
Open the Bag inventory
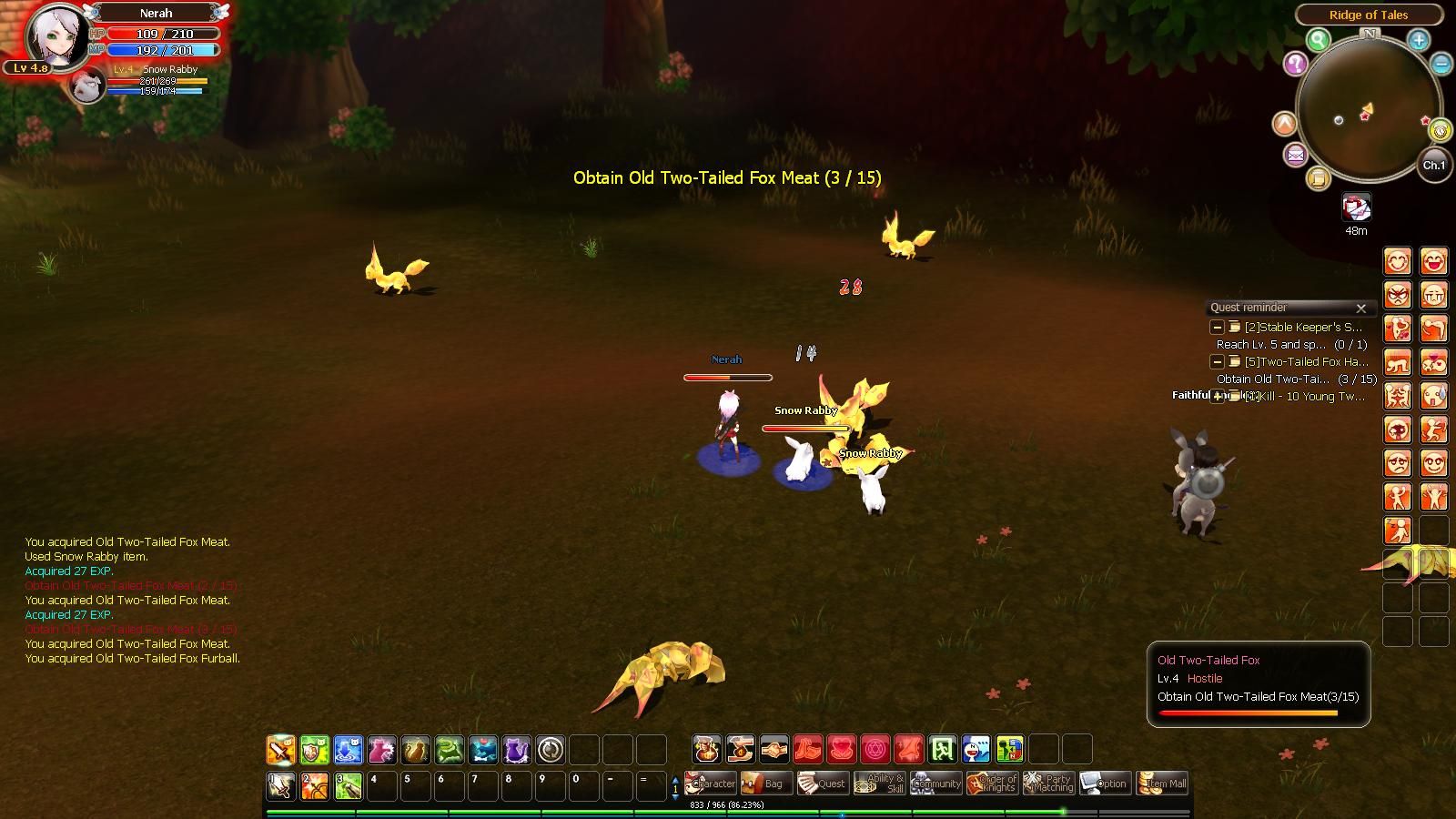tap(764, 784)
